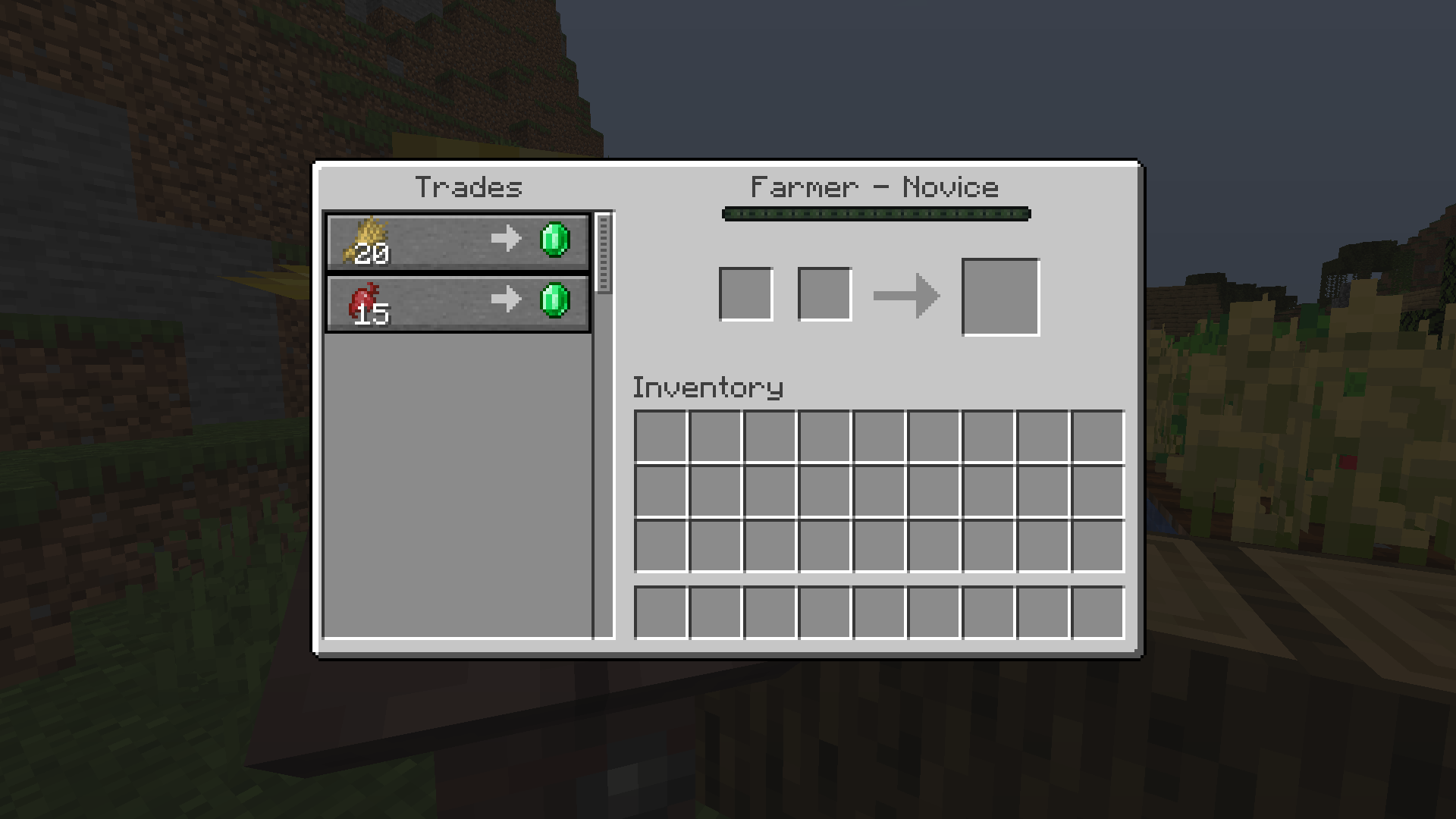Click the Farmer - Novice title

874,187
